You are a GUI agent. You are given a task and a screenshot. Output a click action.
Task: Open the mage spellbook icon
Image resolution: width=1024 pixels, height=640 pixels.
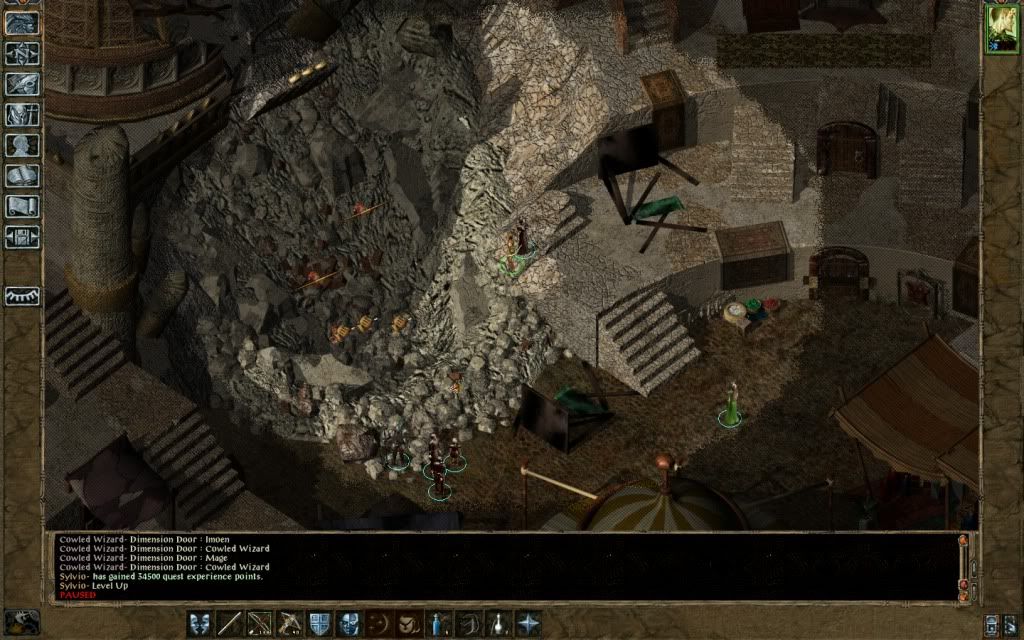22,176
